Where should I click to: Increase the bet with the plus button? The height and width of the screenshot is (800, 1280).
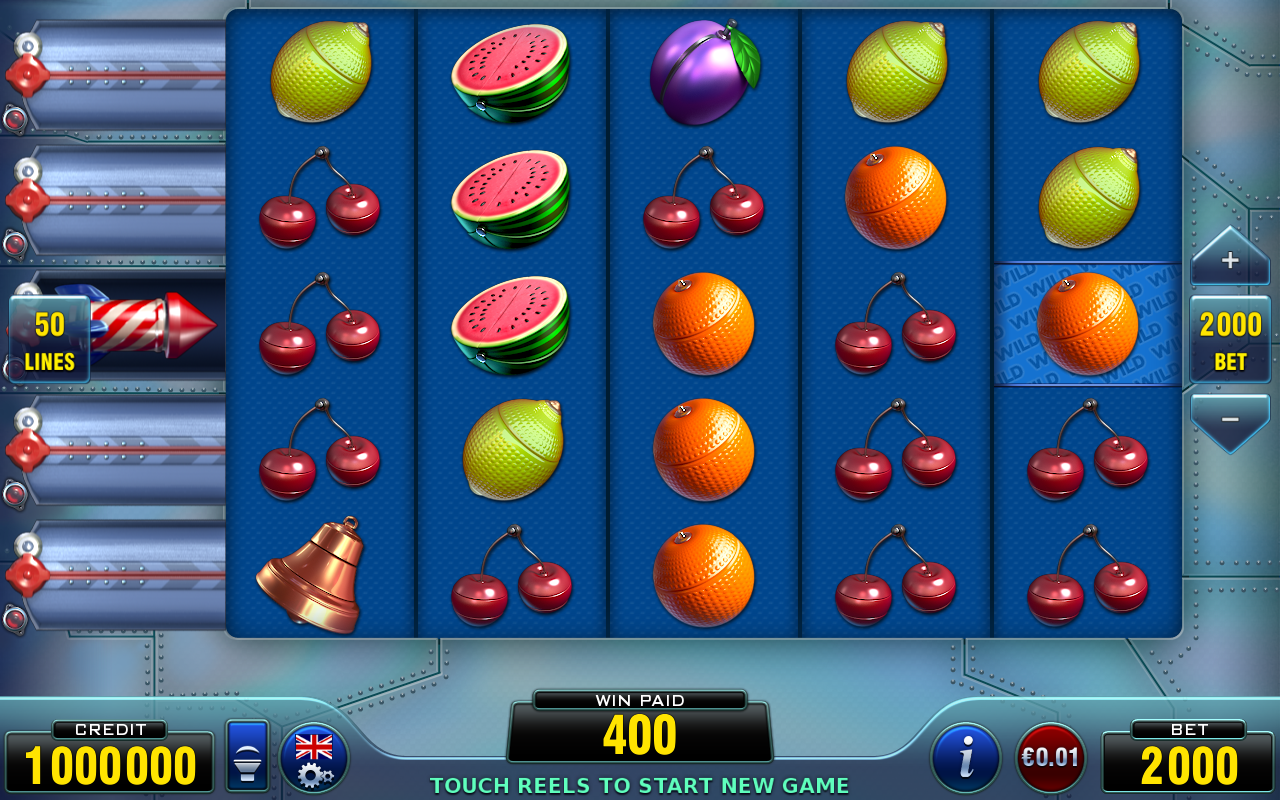pyautogui.click(x=1229, y=260)
